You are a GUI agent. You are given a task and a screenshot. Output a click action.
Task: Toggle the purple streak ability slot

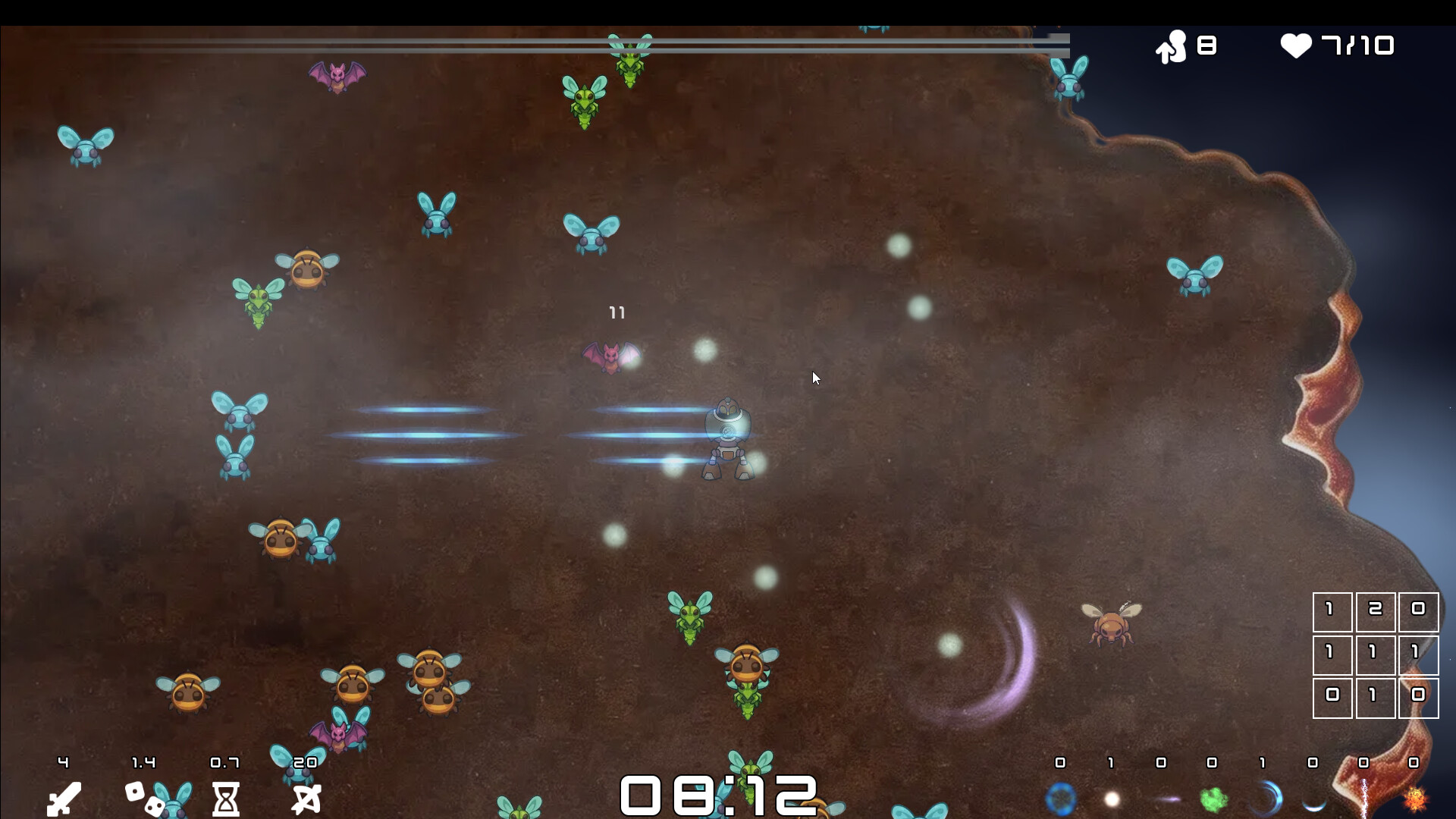1164,799
